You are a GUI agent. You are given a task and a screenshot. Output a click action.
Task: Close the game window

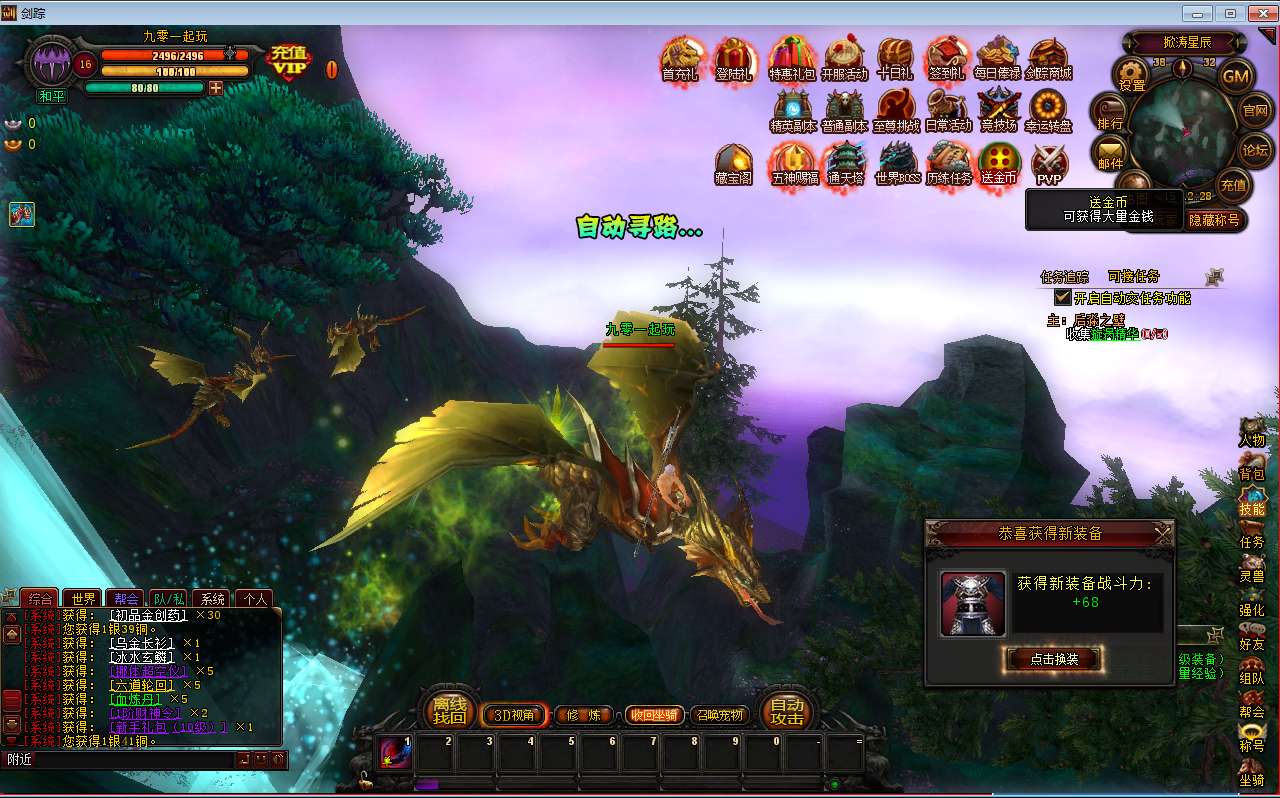point(1260,13)
